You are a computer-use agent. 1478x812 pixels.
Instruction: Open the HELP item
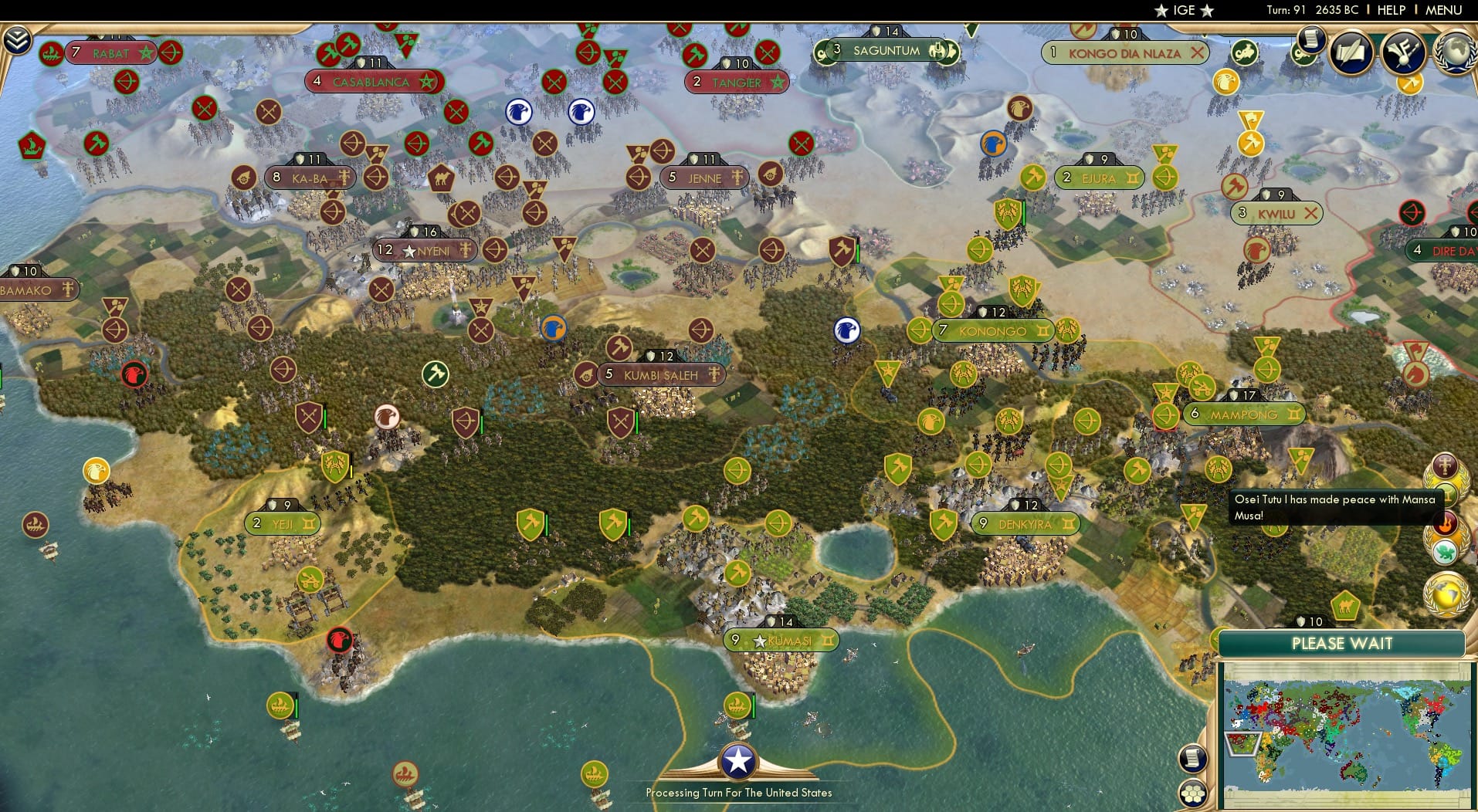click(1390, 10)
